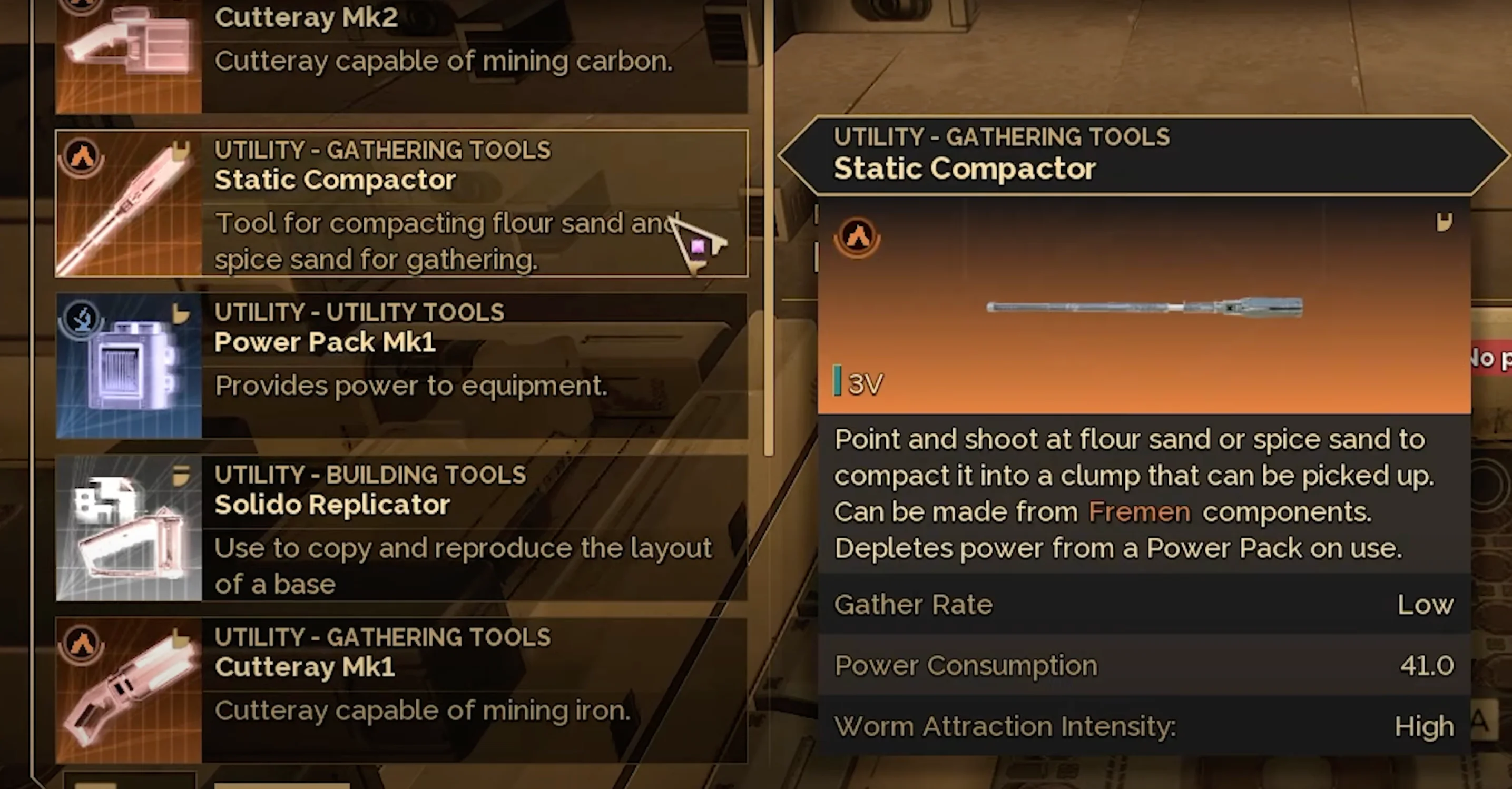Toggle the bookmark at top-right of the detail panel

coord(1446,223)
